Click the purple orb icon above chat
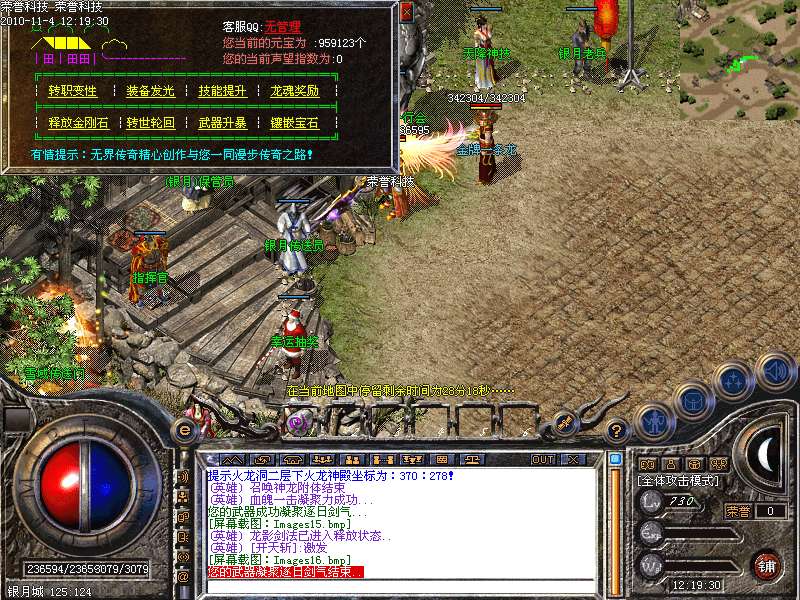This screenshot has width=800, height=600. tap(297, 424)
